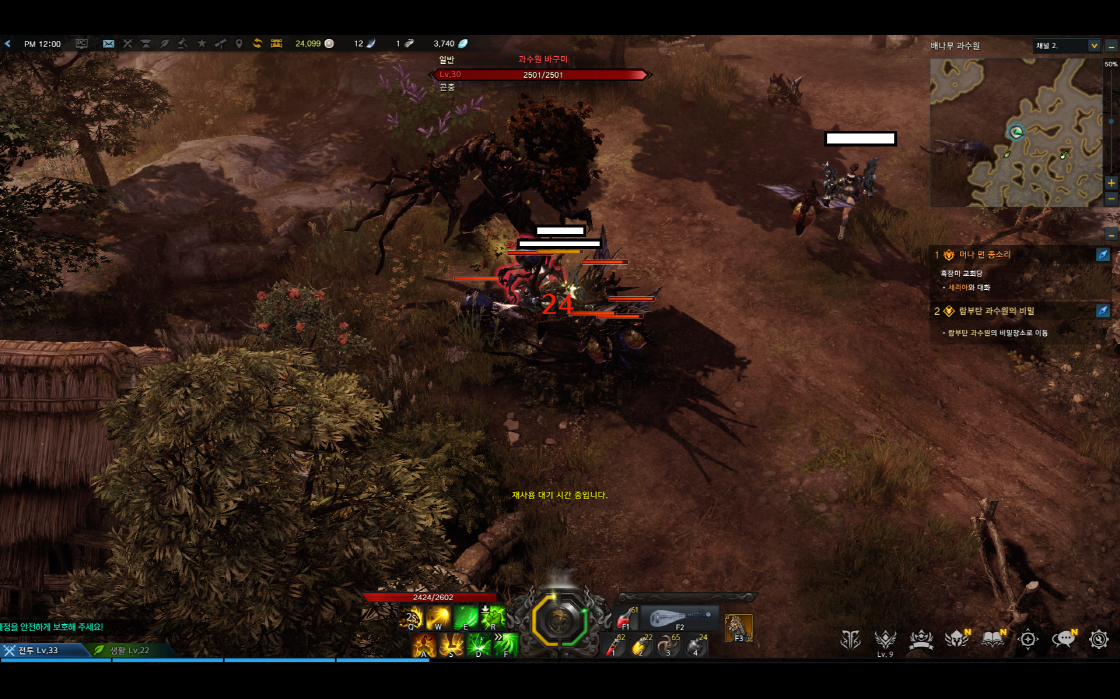Summon the mount in slot F3
This screenshot has width=1120, height=699.
(739, 627)
